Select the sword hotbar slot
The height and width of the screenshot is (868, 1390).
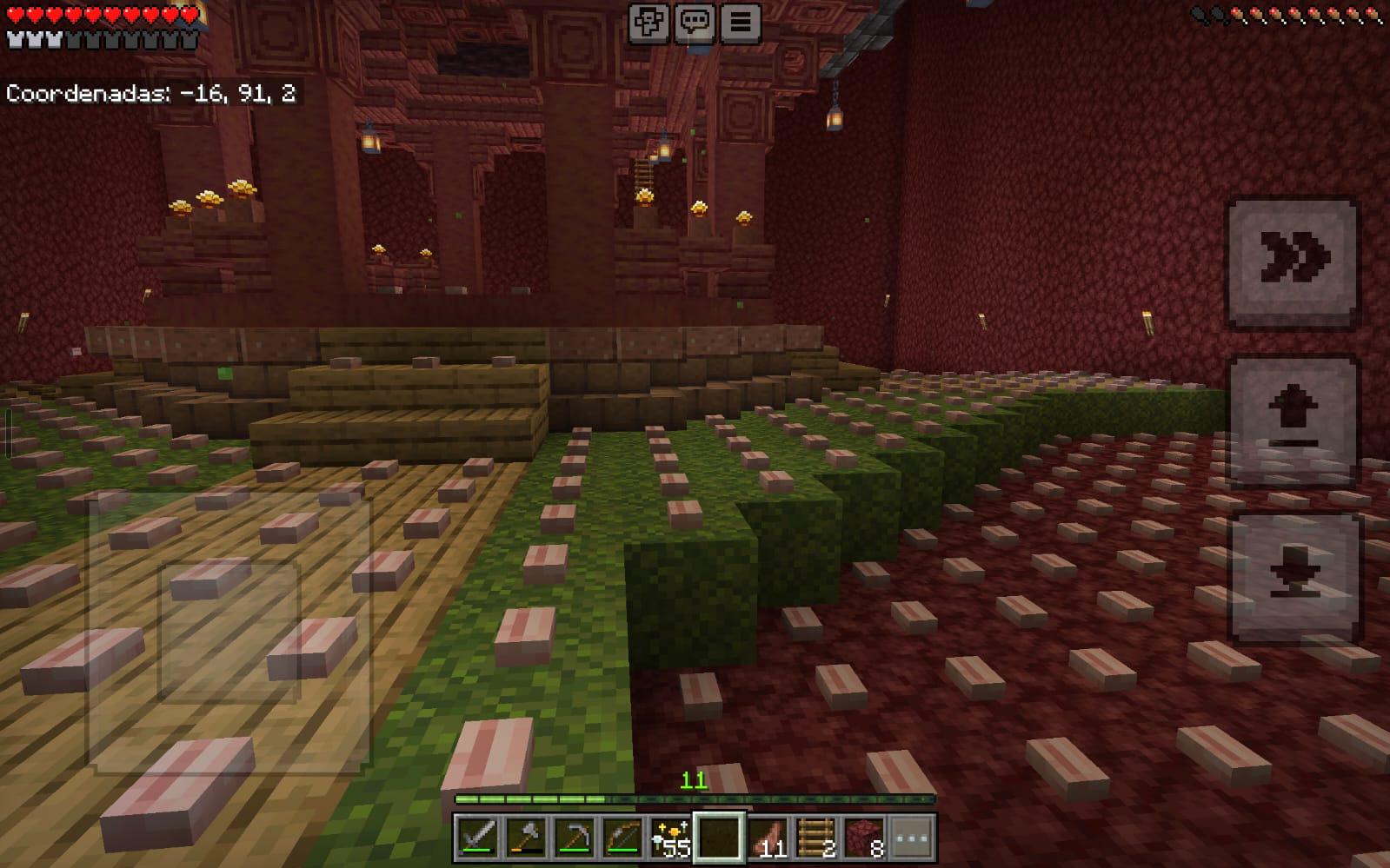(x=477, y=838)
